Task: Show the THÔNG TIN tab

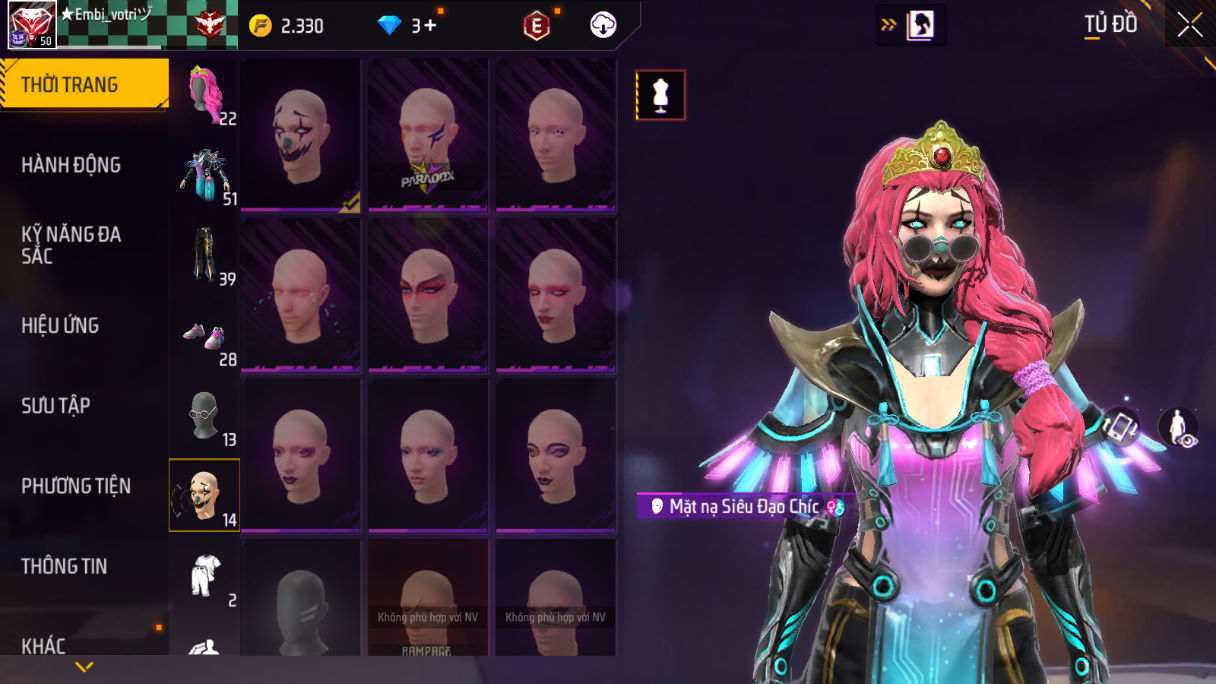Action: tap(64, 566)
